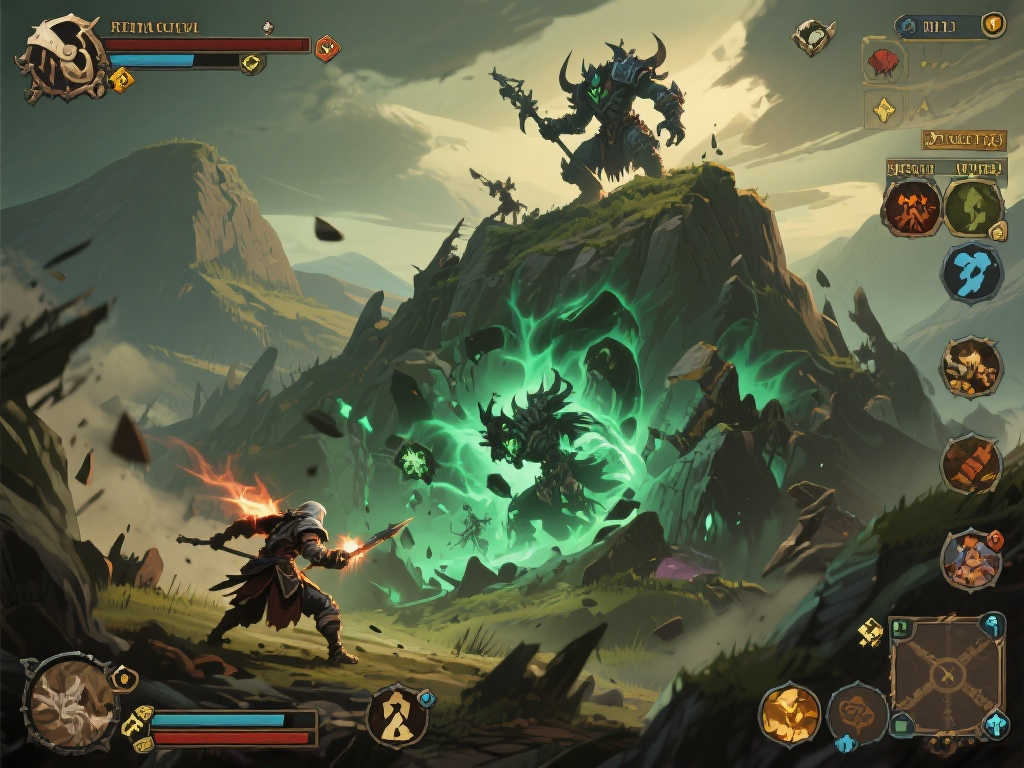Click the round gold coin button
The height and width of the screenshot is (768, 1024).
[x=992, y=25]
